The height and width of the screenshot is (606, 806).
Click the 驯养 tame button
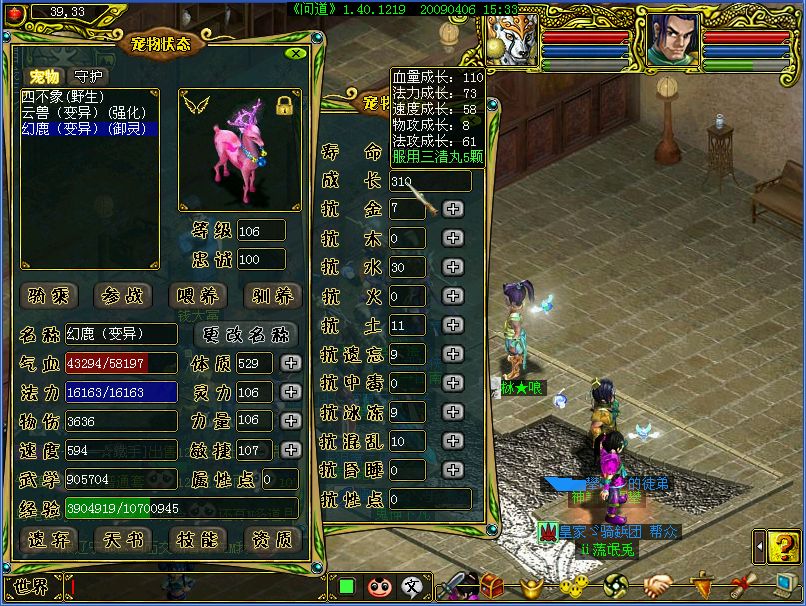click(272, 295)
